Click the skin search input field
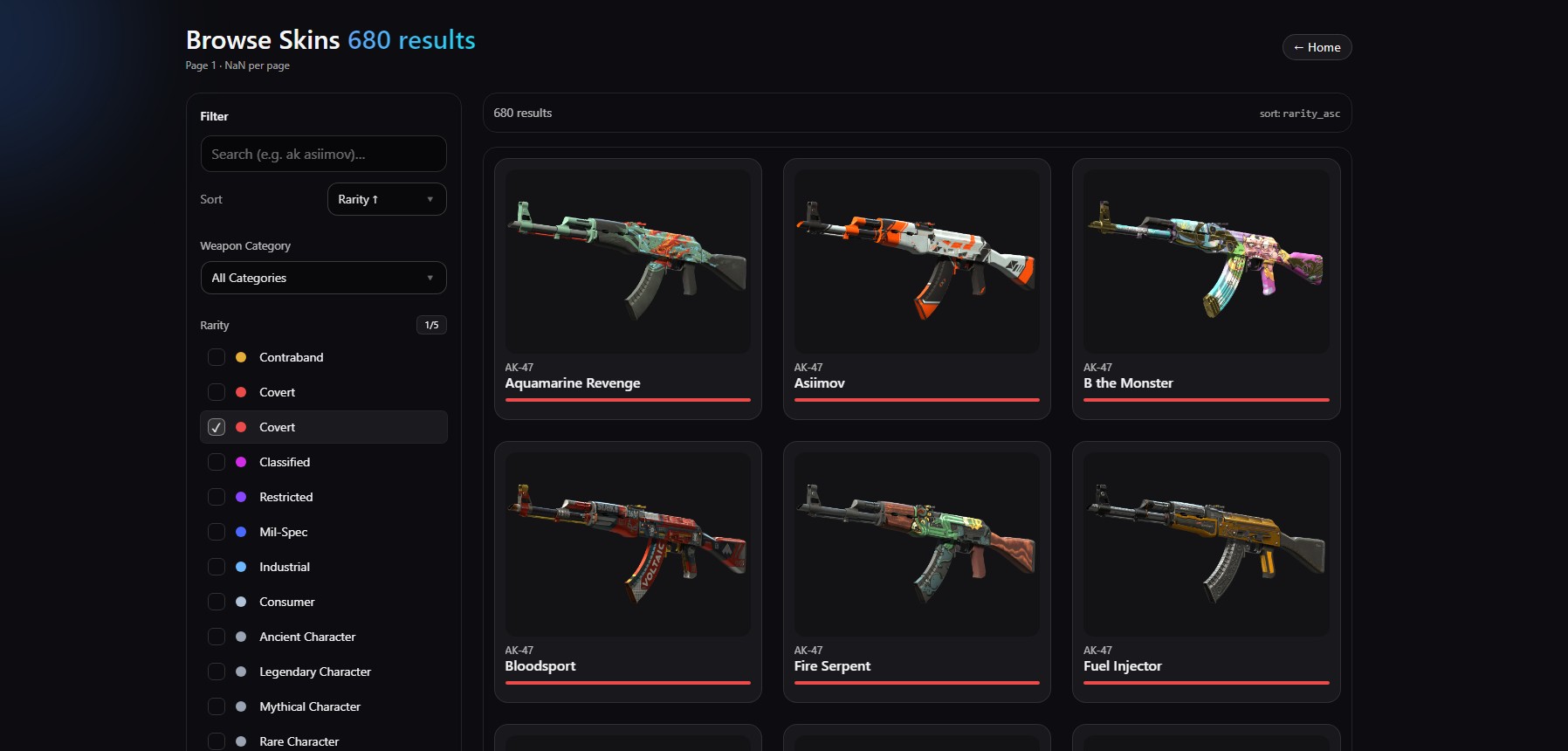1568x751 pixels. (x=323, y=154)
